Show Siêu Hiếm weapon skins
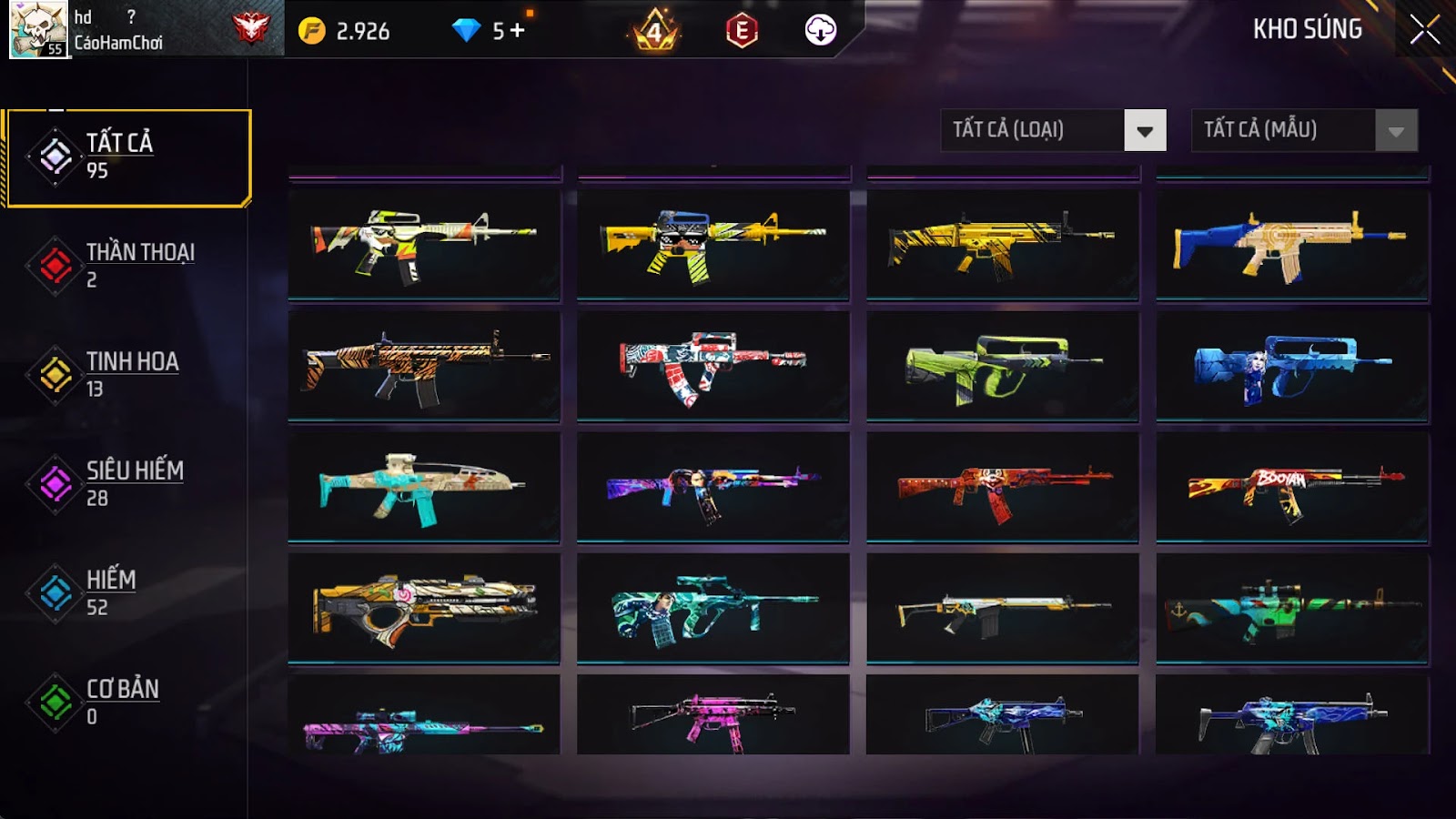Viewport: 1456px width, 819px height. coord(127,483)
